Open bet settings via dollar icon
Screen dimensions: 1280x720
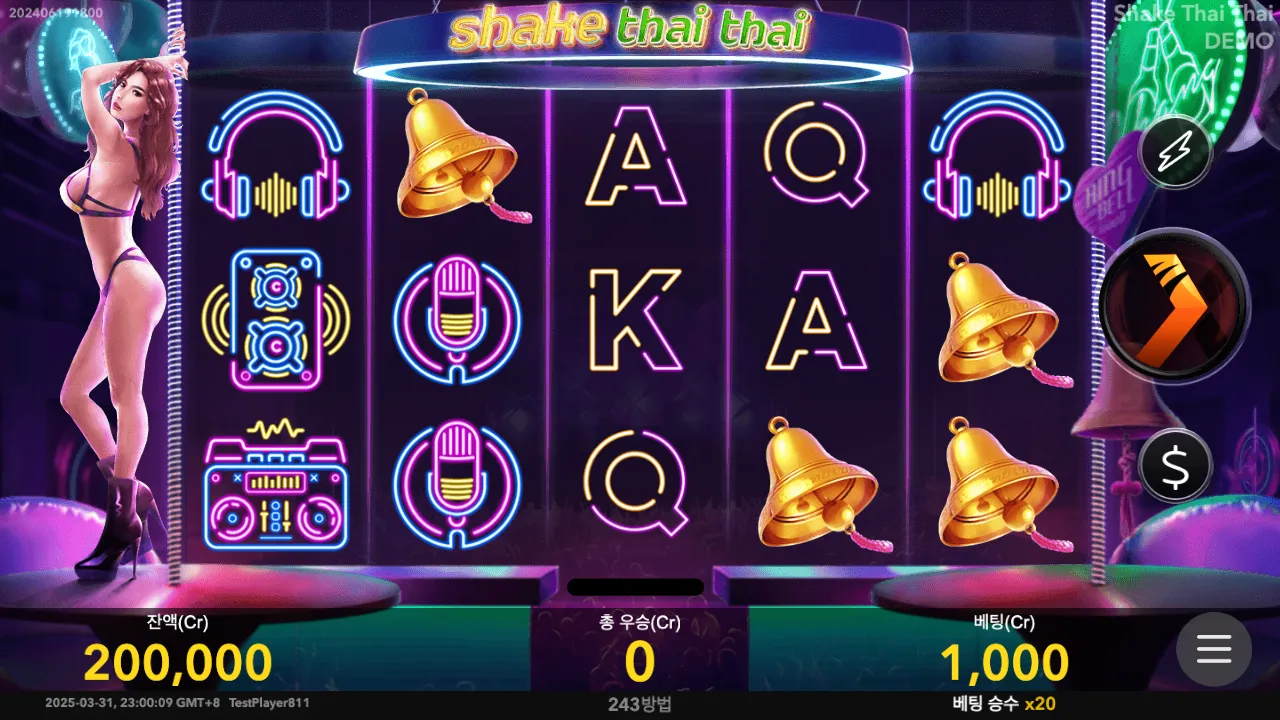(1176, 462)
